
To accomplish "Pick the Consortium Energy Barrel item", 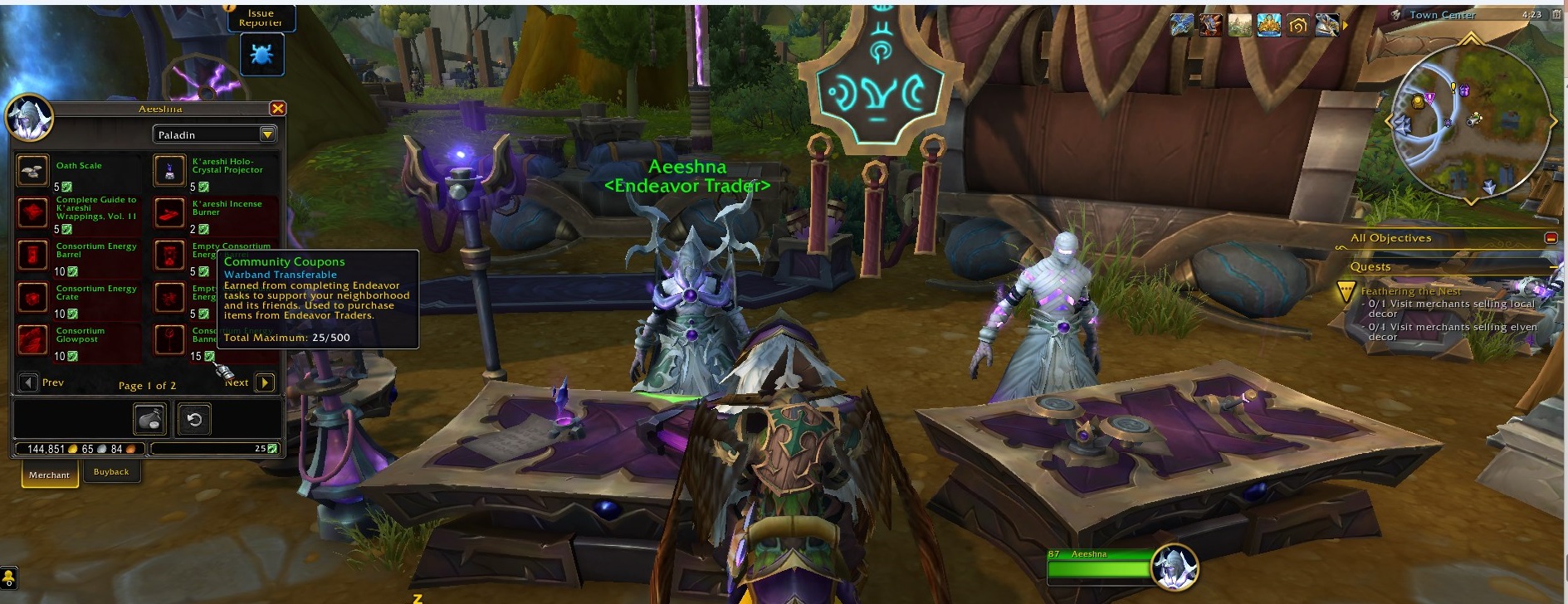I will pos(33,255).
